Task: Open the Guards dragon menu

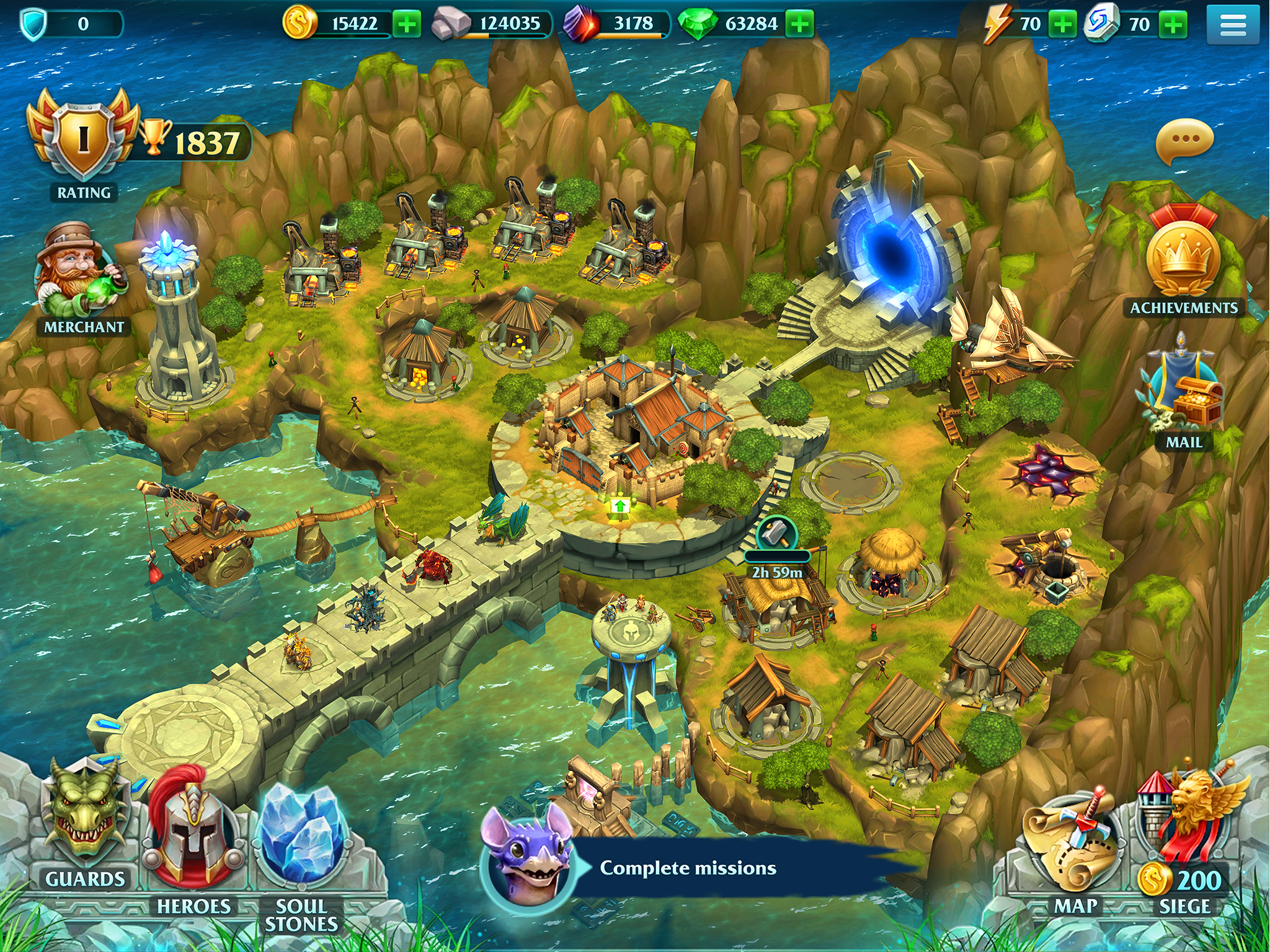Action: coord(86,818)
